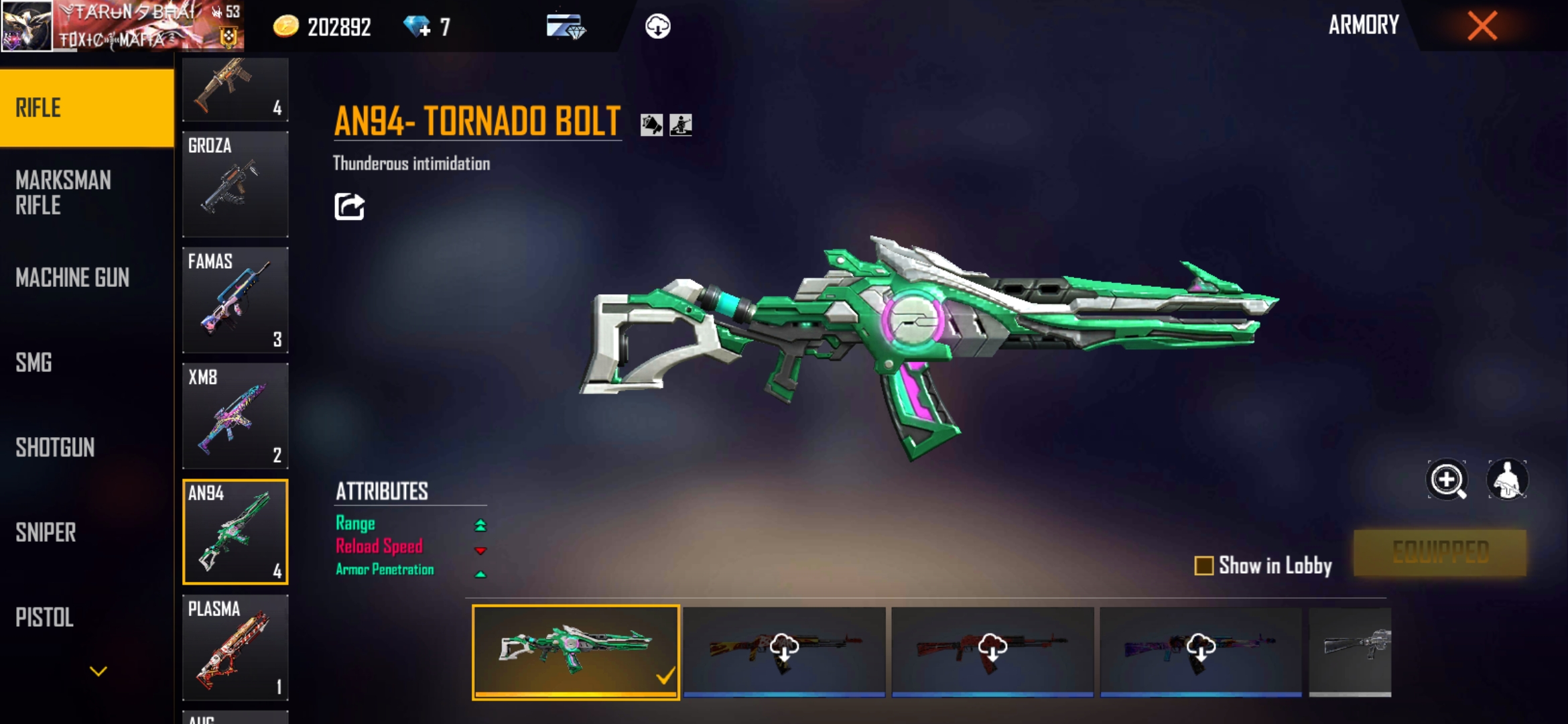Select the SMG weapon category
Image resolution: width=1568 pixels, height=724 pixels.
click(x=34, y=363)
